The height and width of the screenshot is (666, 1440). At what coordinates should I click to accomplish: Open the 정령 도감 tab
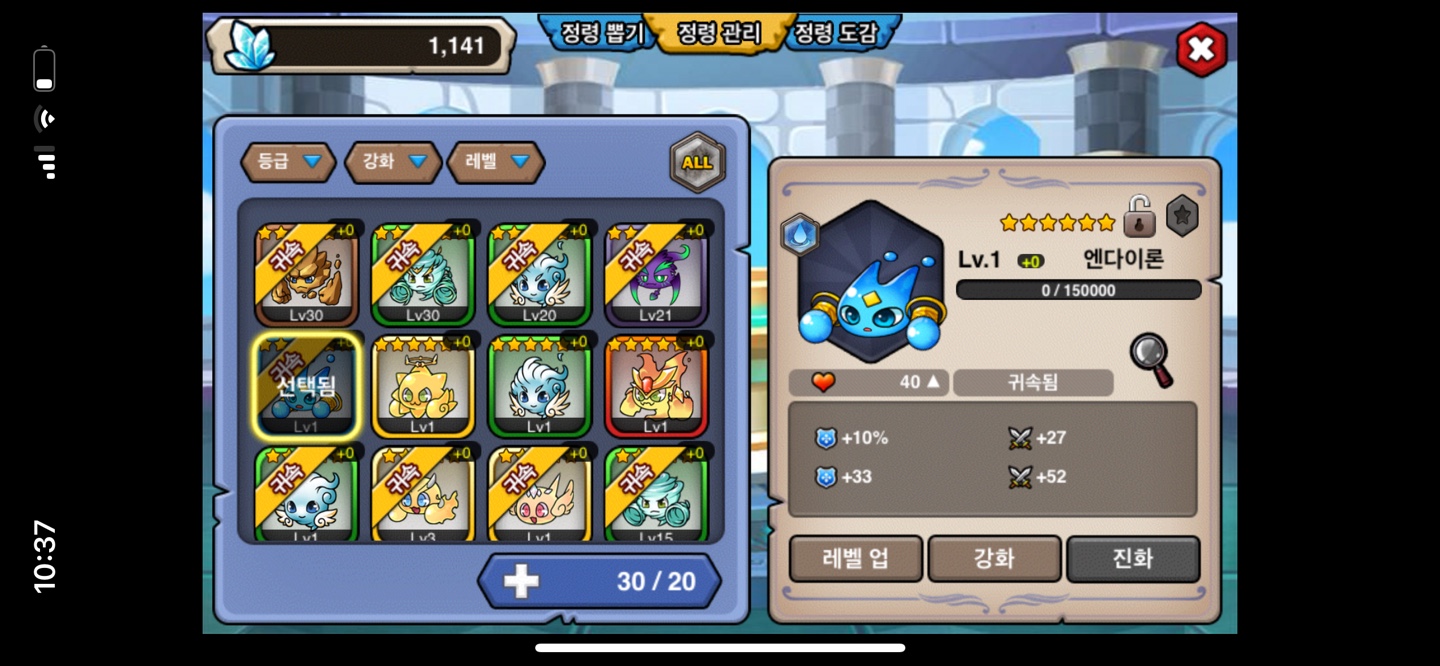coord(836,33)
